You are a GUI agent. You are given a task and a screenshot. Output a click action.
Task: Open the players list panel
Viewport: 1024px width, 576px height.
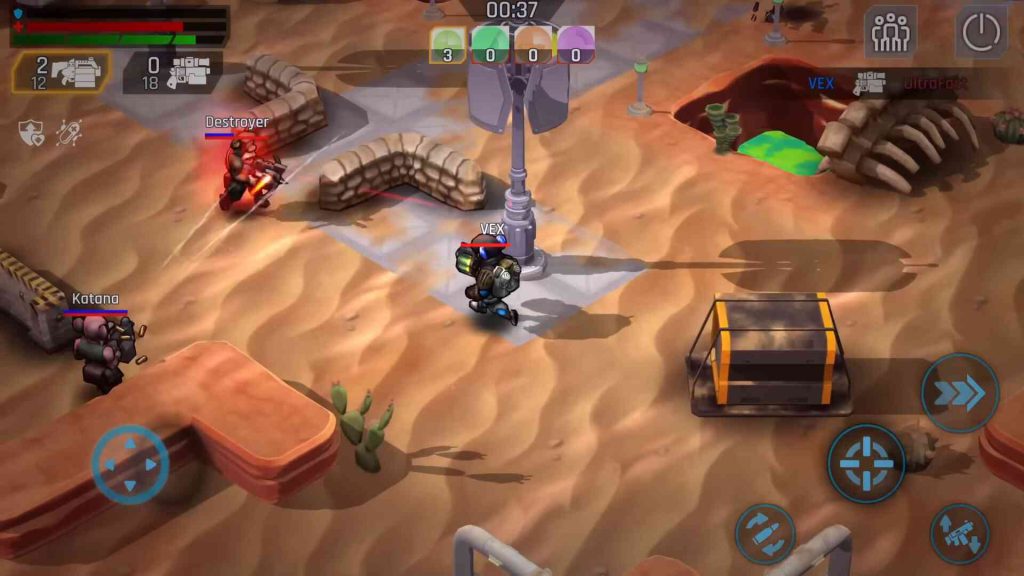[890, 33]
